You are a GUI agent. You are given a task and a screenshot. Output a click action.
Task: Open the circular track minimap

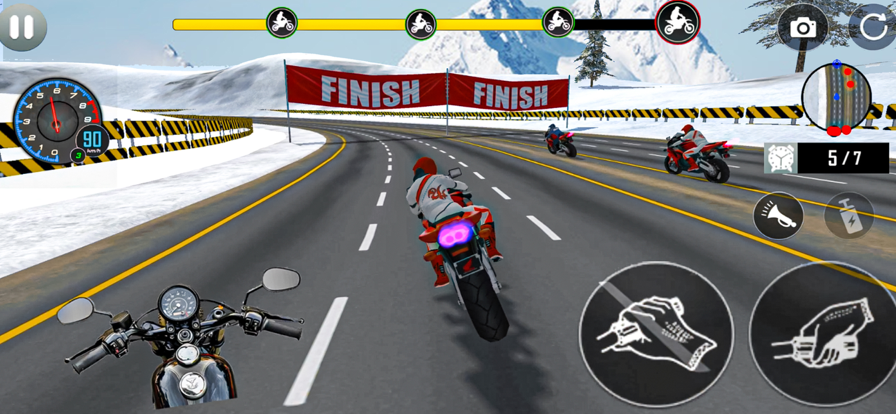pos(836,98)
